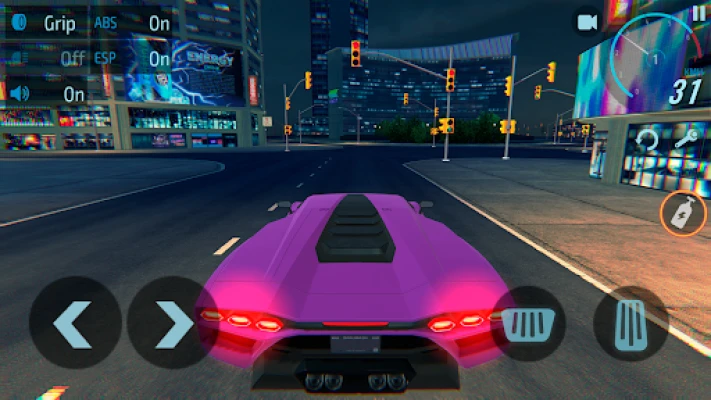
Task: Steer left with the left arrow
Action: pyautogui.click(x=73, y=323)
